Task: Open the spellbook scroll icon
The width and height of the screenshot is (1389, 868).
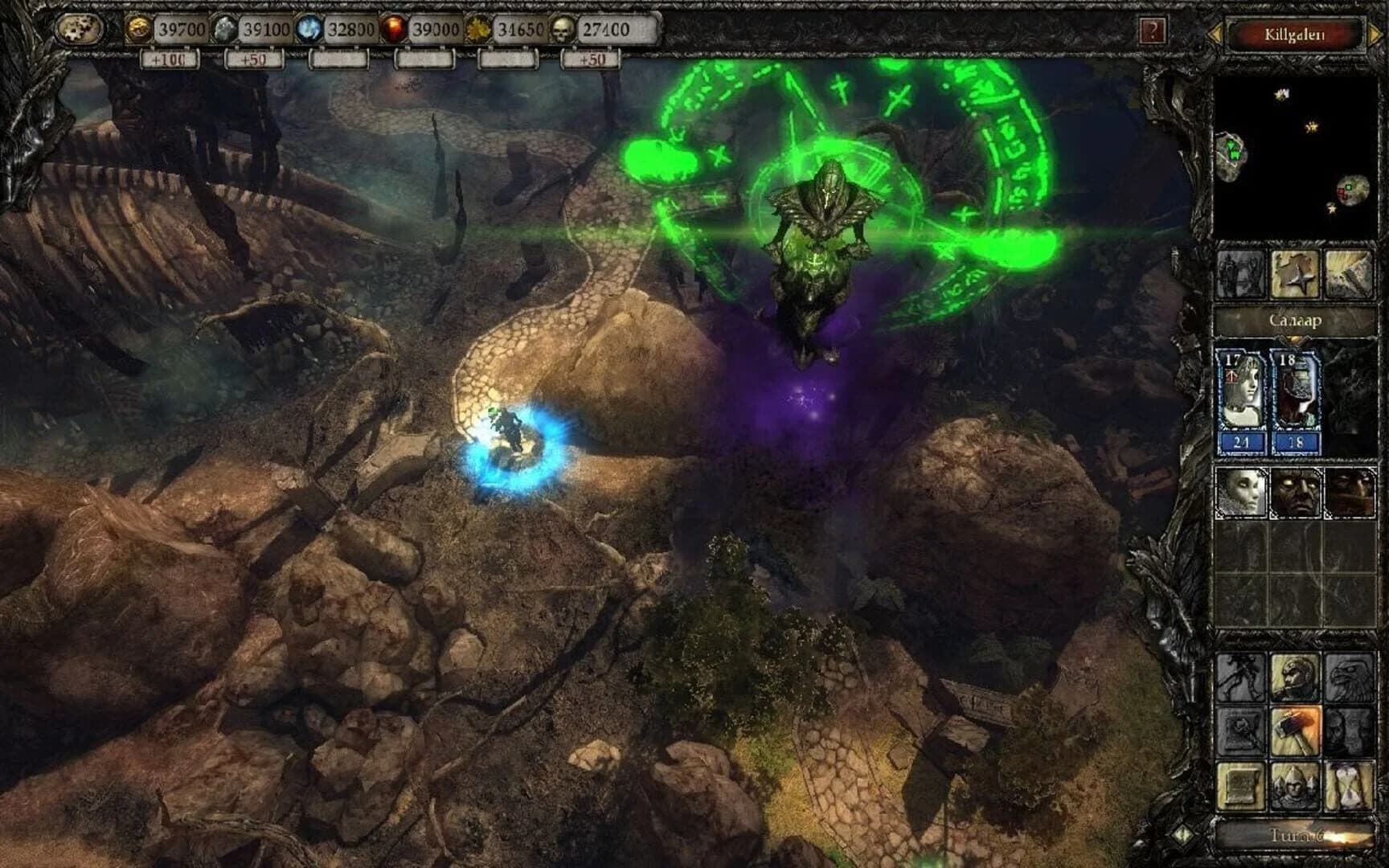Action: (1240, 786)
